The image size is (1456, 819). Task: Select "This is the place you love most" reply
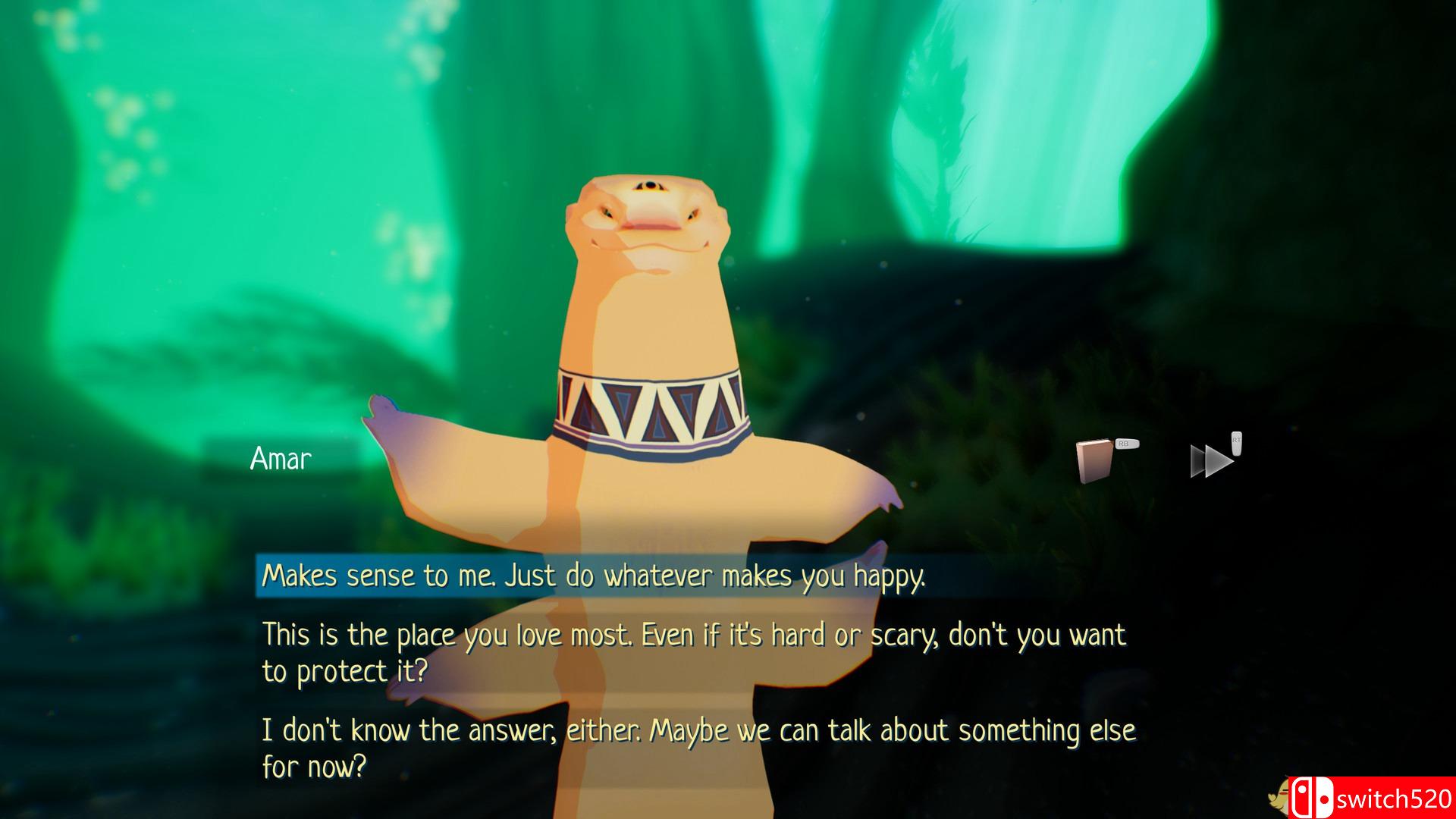coord(693,652)
